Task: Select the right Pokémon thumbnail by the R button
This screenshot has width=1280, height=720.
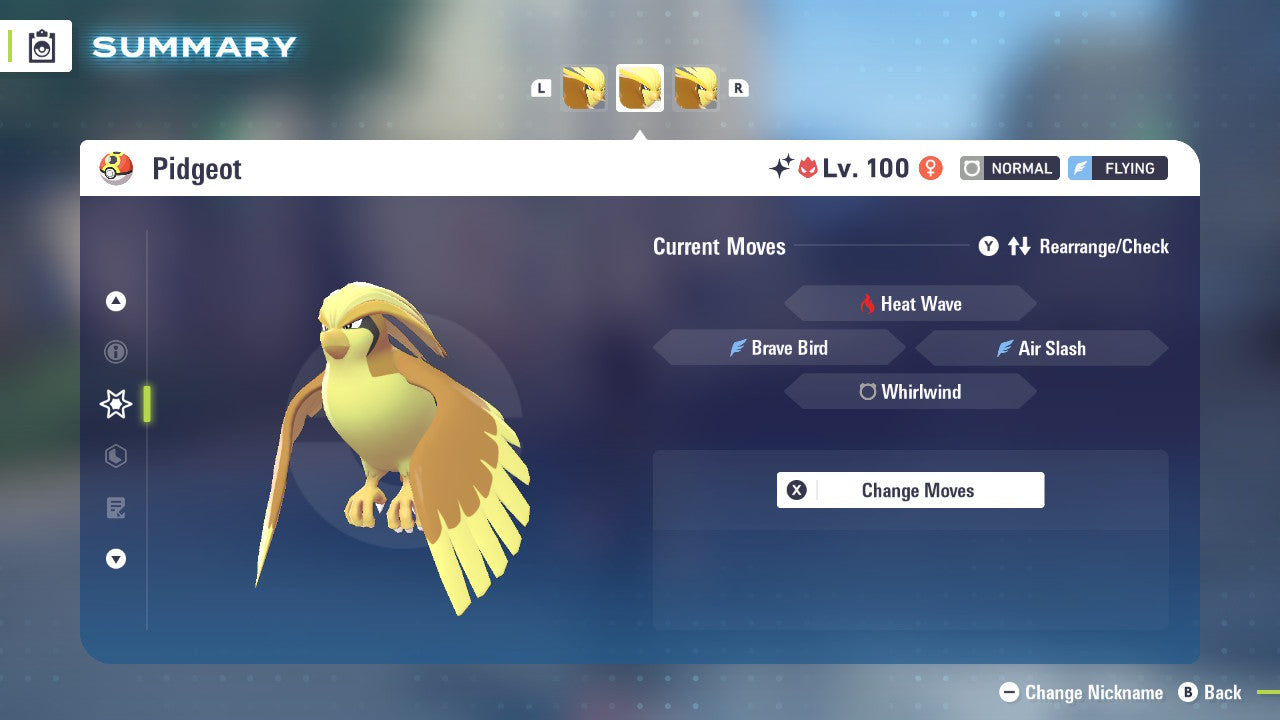Action: point(694,87)
